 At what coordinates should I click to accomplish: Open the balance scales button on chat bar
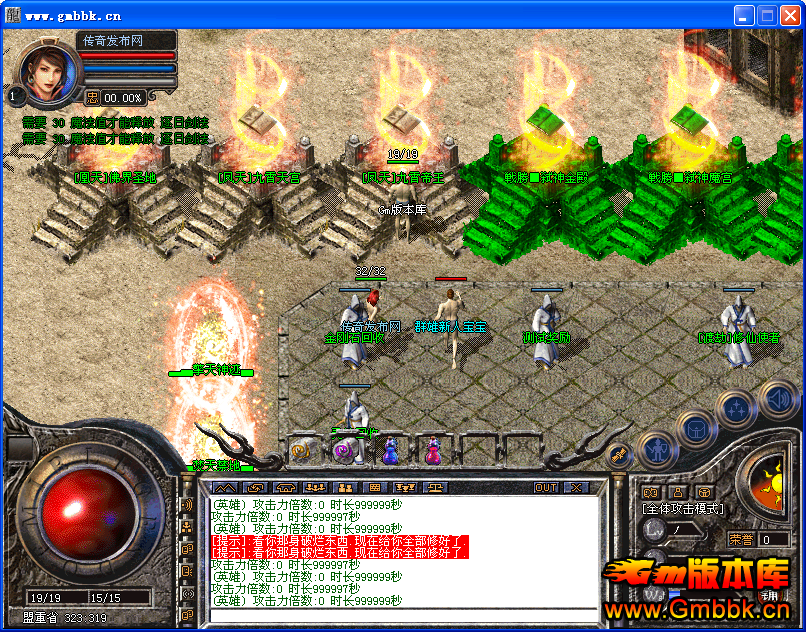tap(437, 488)
